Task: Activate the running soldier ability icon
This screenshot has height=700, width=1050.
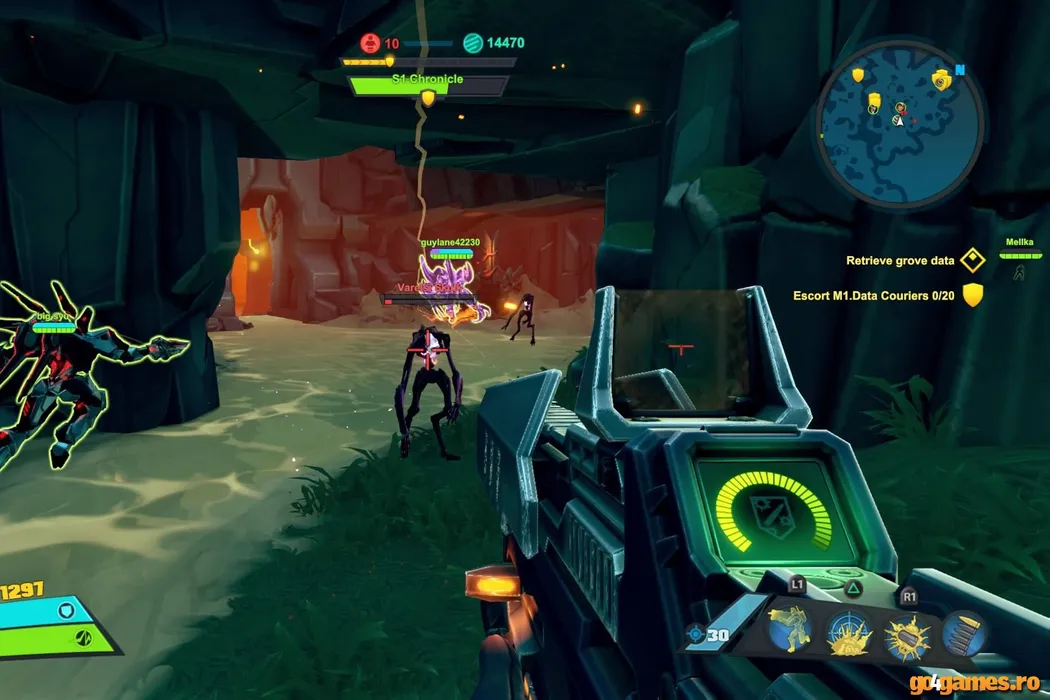Action: (790, 631)
